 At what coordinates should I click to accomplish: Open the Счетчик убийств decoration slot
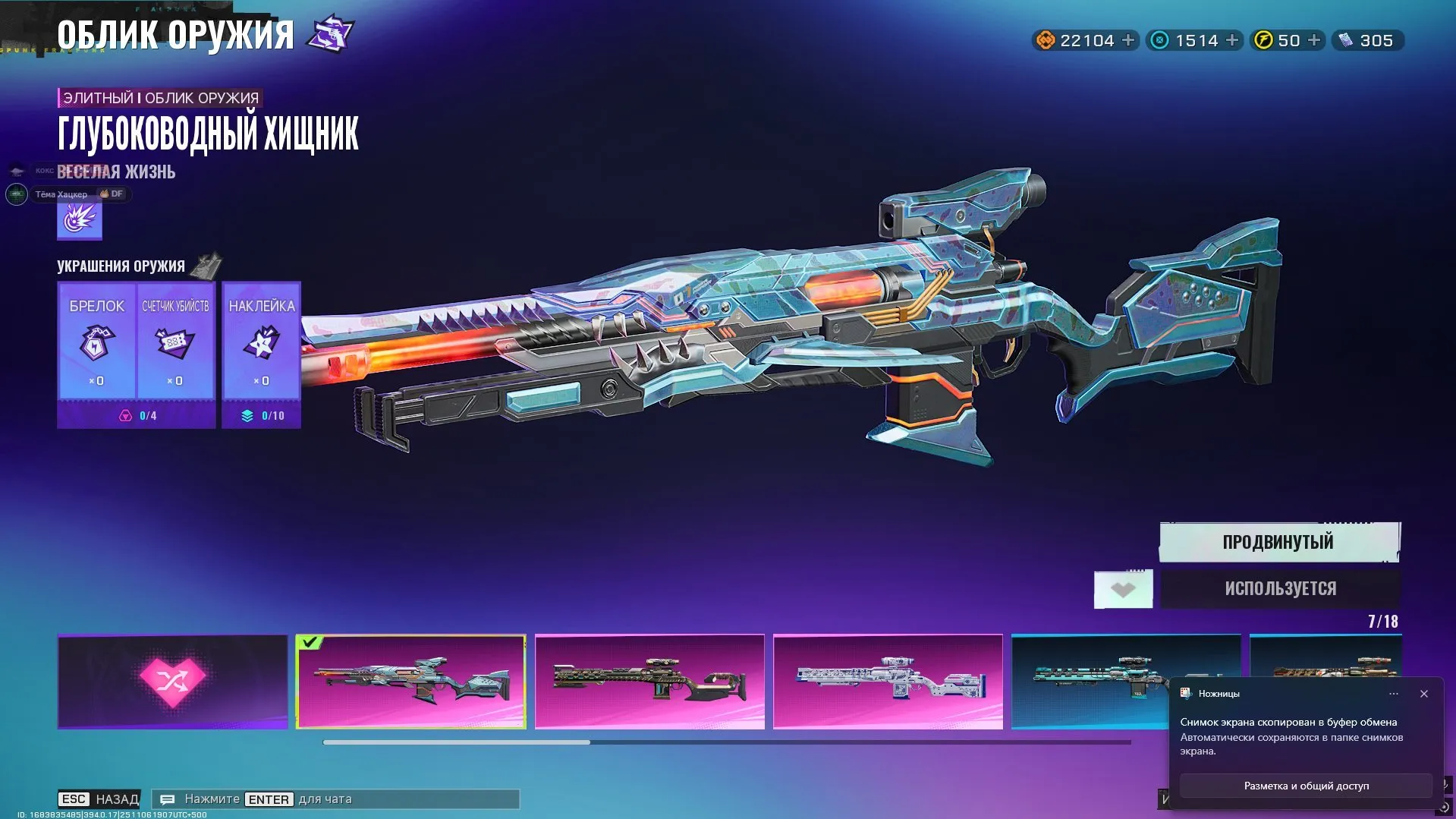[x=175, y=341]
